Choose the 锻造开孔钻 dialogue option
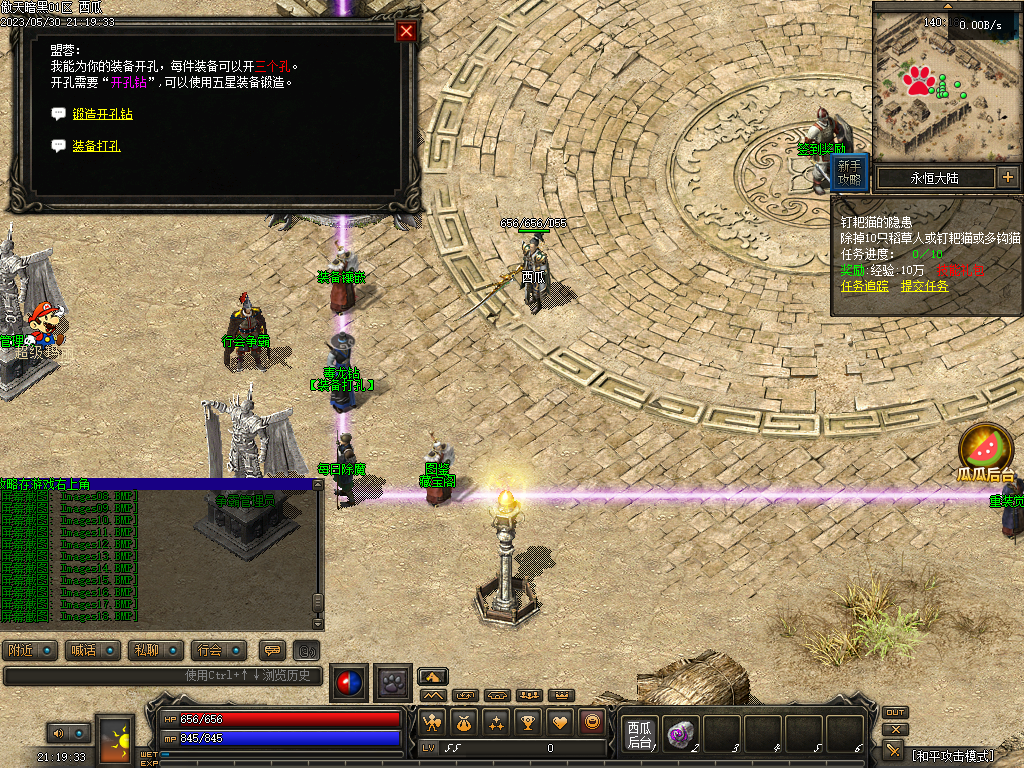This screenshot has width=1024, height=768. coord(102,114)
